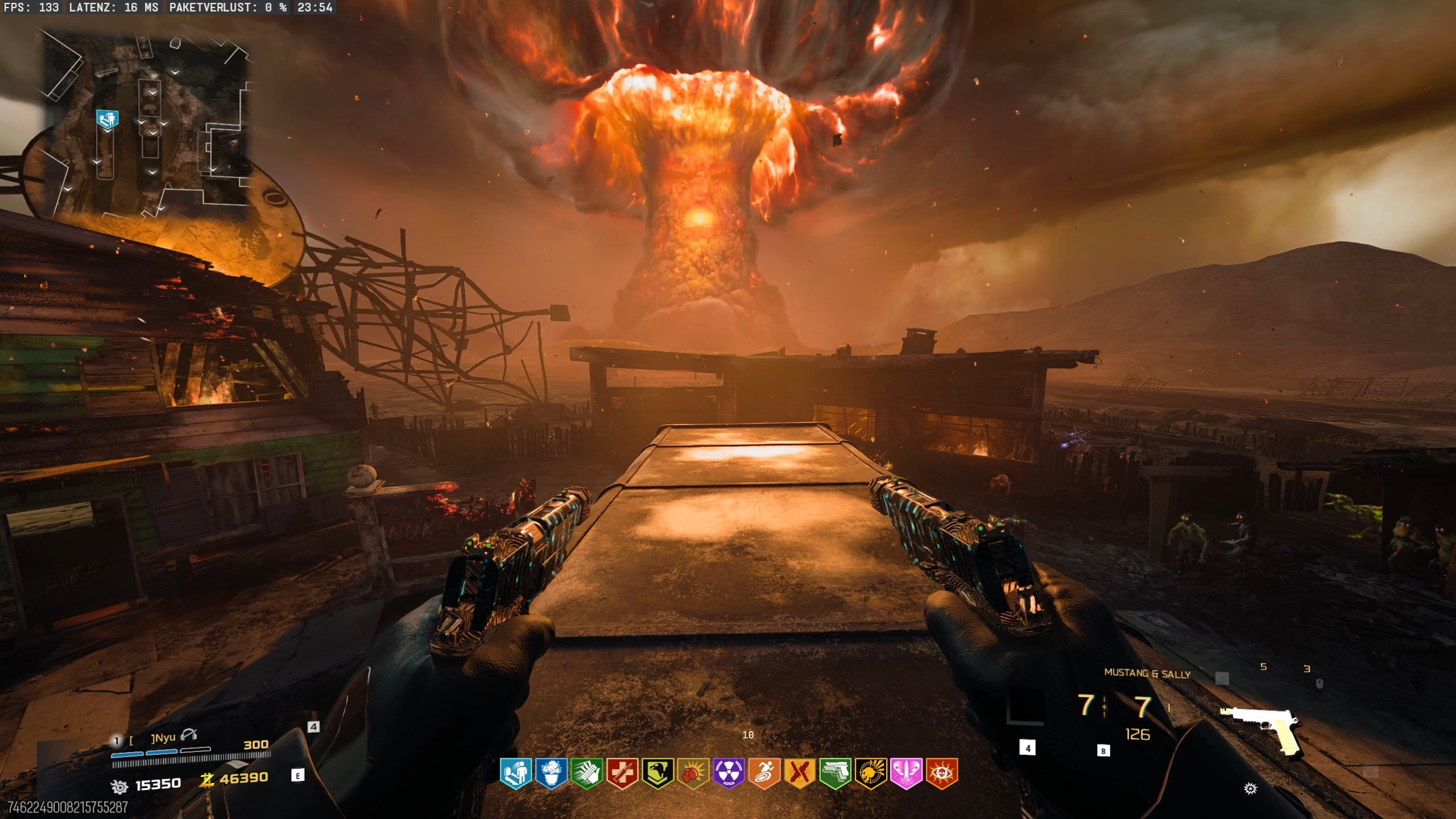Click the pink rocket-and-skulls perk icon
The height and width of the screenshot is (819, 1456).
(x=905, y=773)
